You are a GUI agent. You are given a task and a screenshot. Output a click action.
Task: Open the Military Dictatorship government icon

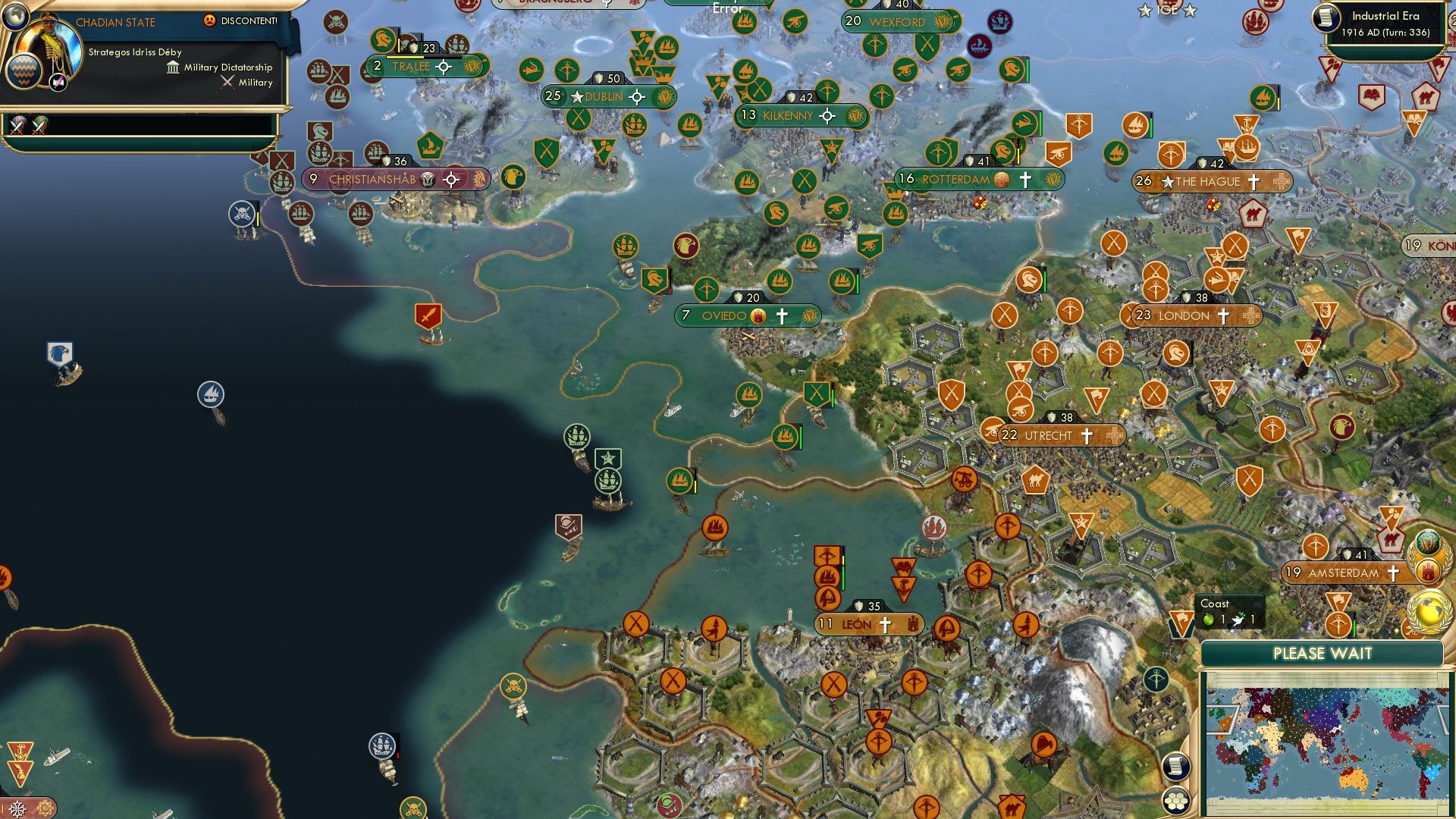171,67
